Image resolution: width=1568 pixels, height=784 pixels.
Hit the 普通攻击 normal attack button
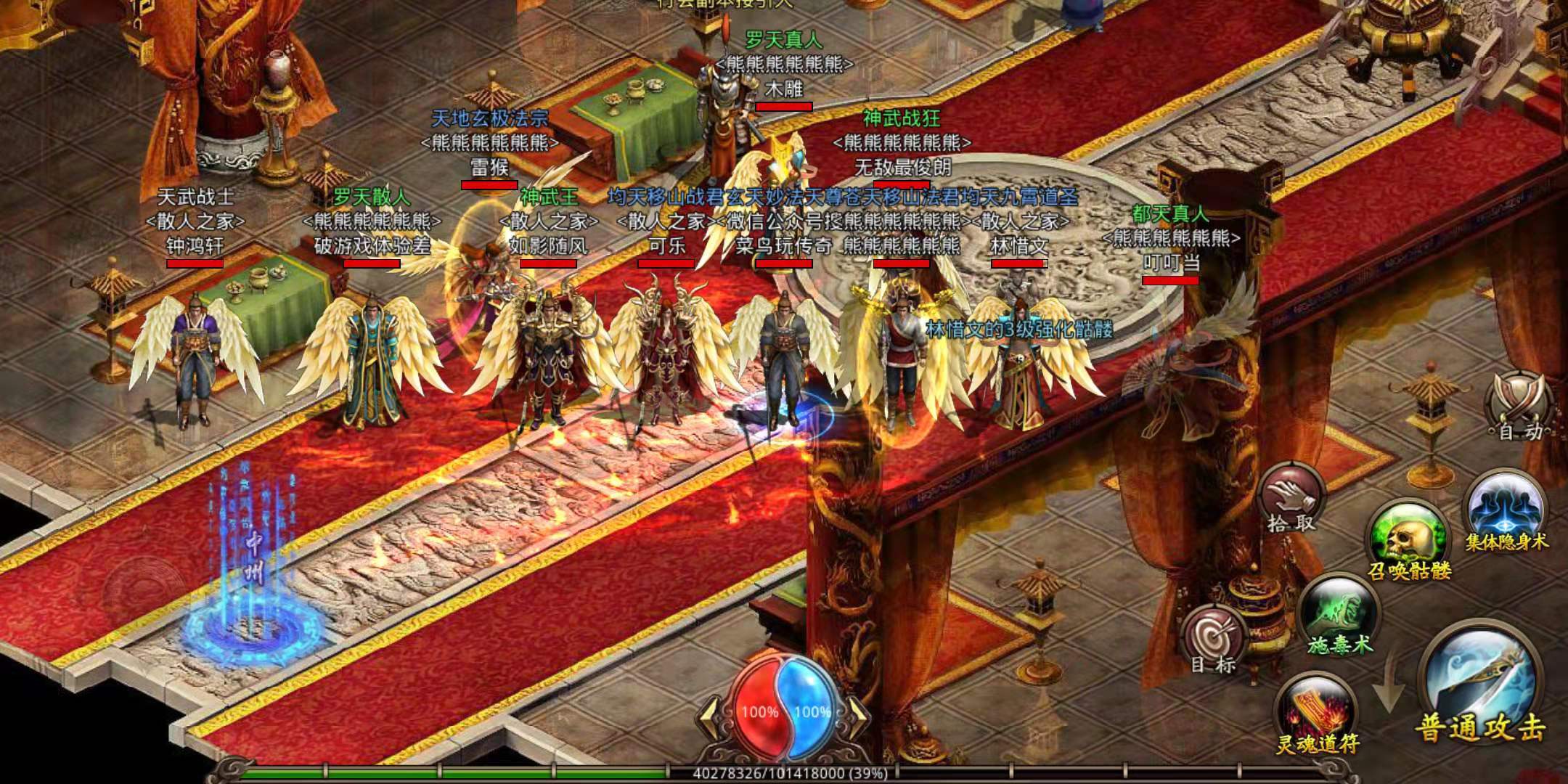pyautogui.click(x=1481, y=688)
